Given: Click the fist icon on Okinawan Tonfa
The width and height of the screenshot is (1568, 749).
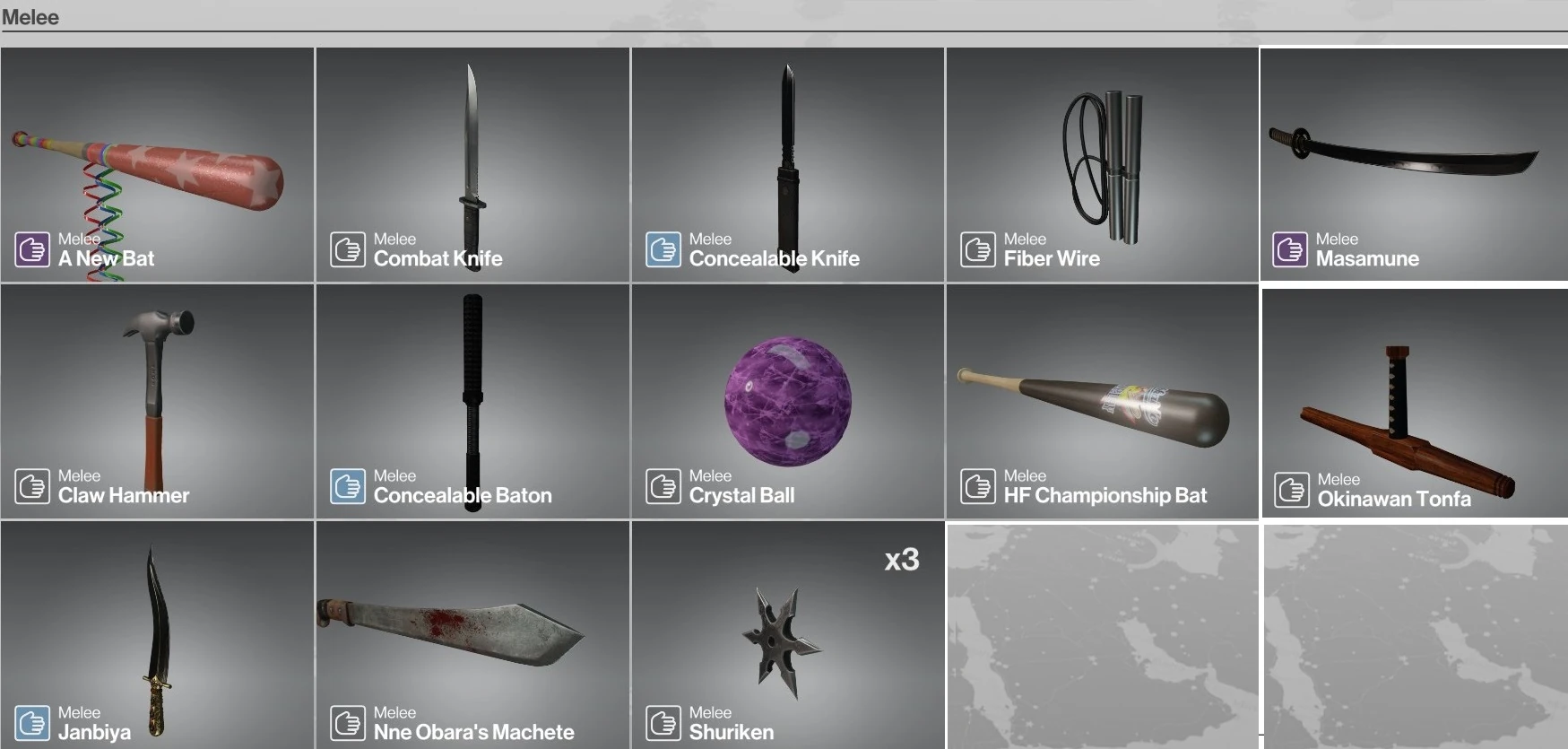Looking at the screenshot, I should (1291, 490).
